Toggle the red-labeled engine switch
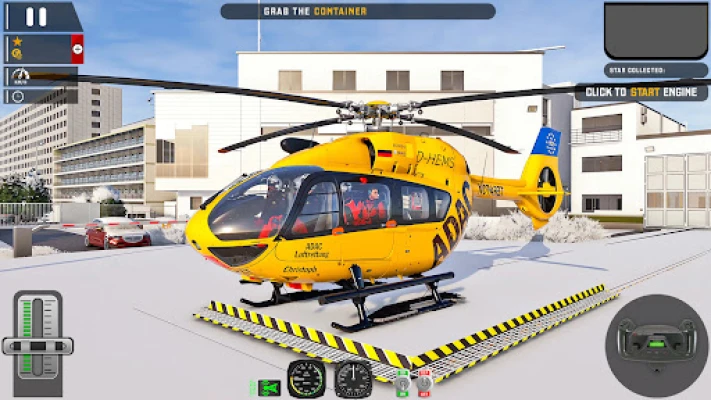This screenshot has width=711, height=400. 424,381
